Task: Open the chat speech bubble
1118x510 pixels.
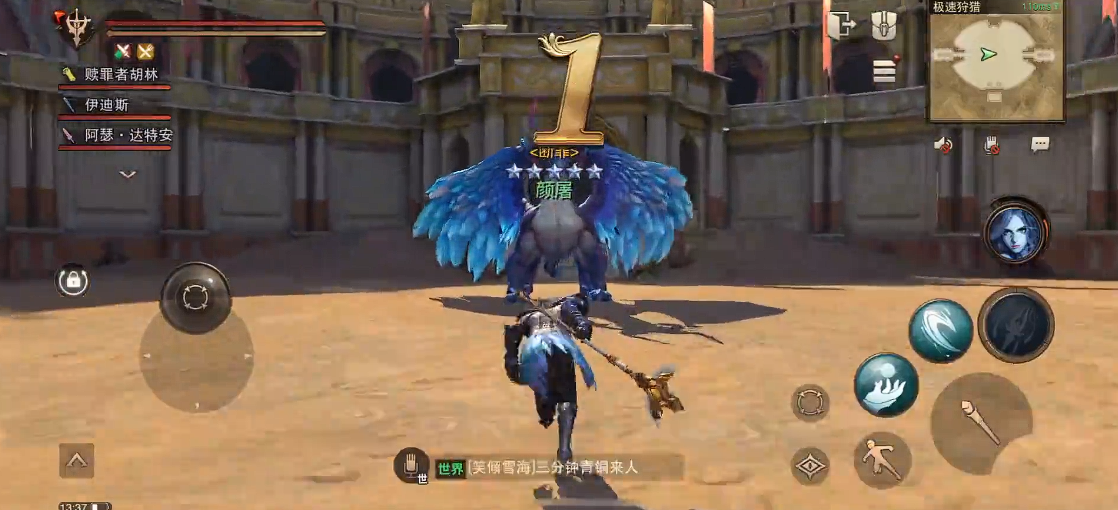Action: click(1040, 145)
